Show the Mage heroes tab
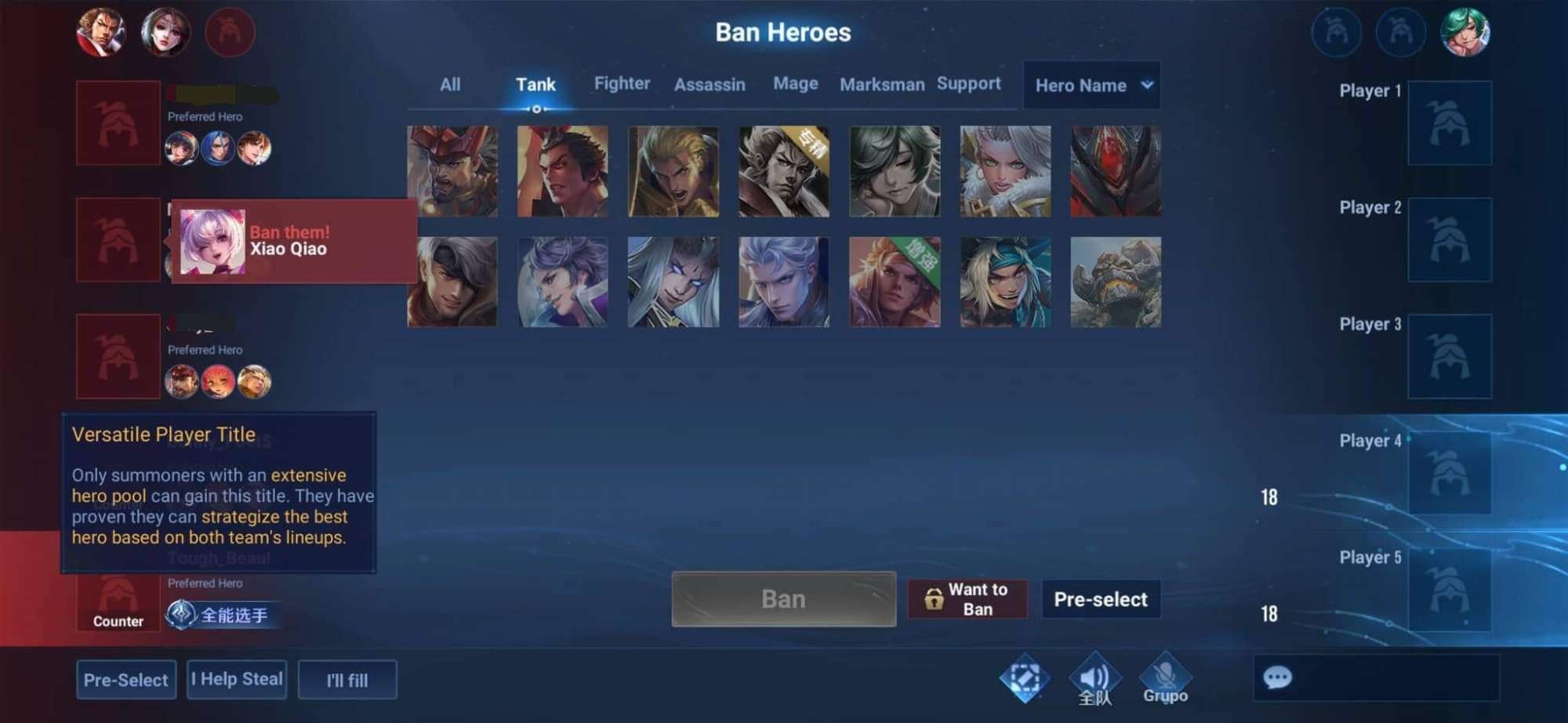This screenshot has height=723, width=1568. pyautogui.click(x=795, y=84)
